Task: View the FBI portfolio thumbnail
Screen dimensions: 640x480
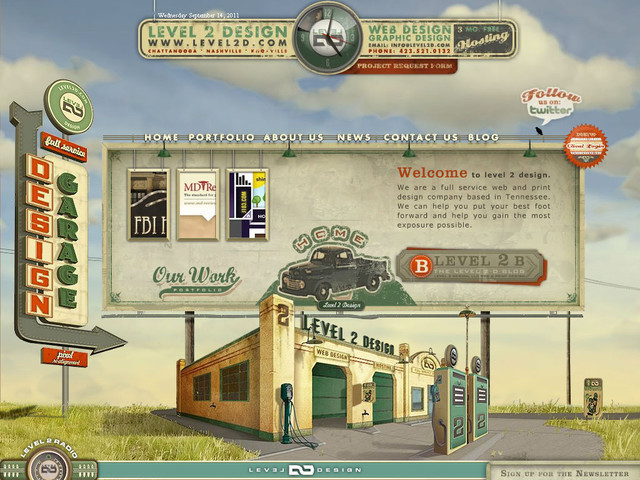Action: (147, 204)
